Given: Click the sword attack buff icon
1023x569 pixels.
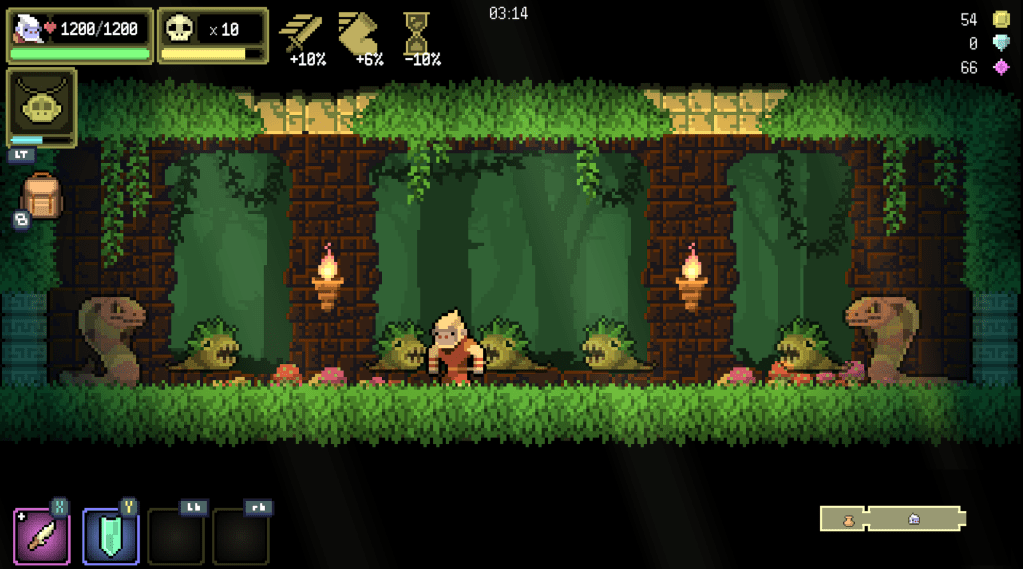Looking at the screenshot, I should tap(300, 32).
